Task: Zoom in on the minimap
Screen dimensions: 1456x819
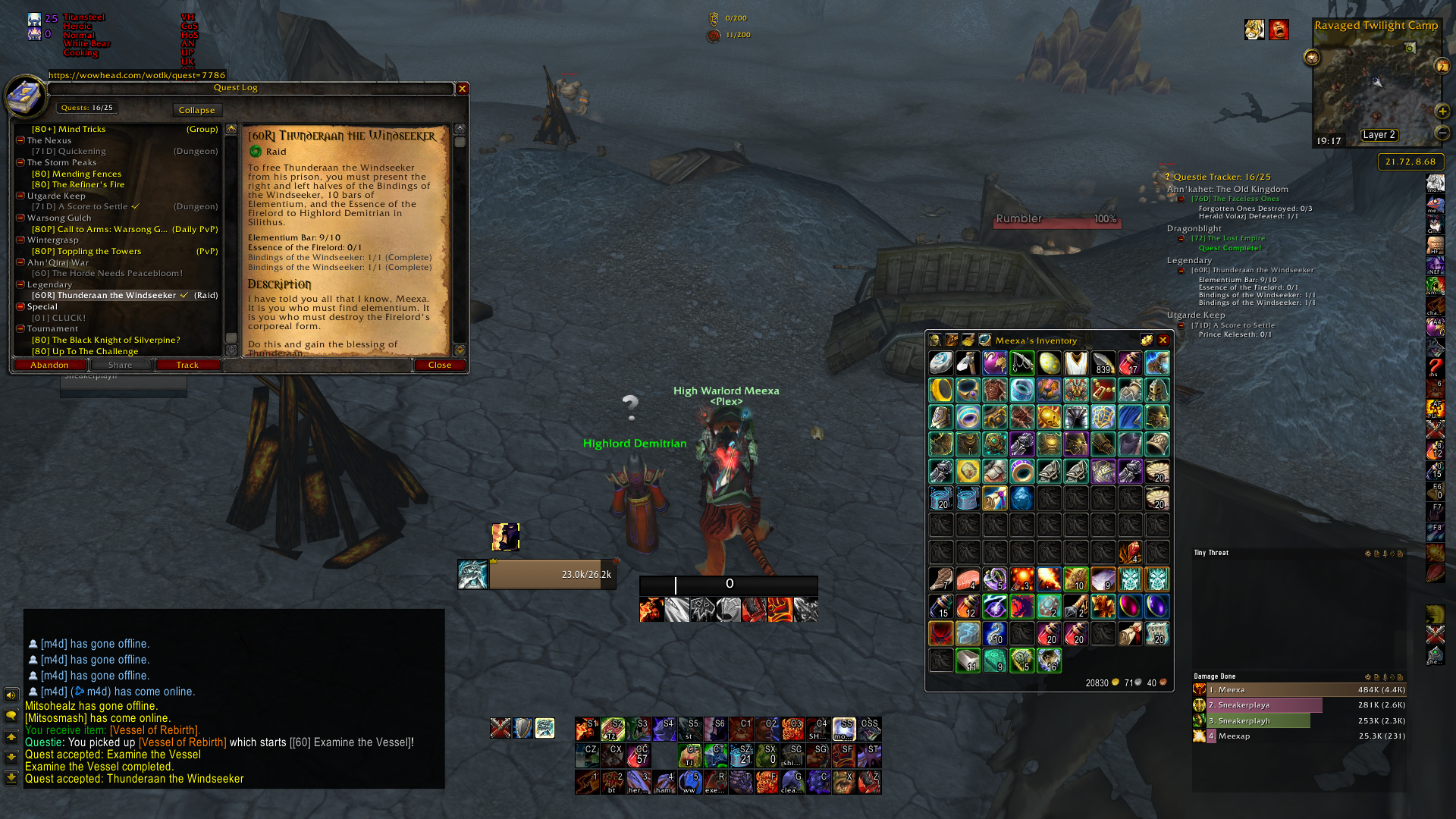Action: 1442,111
